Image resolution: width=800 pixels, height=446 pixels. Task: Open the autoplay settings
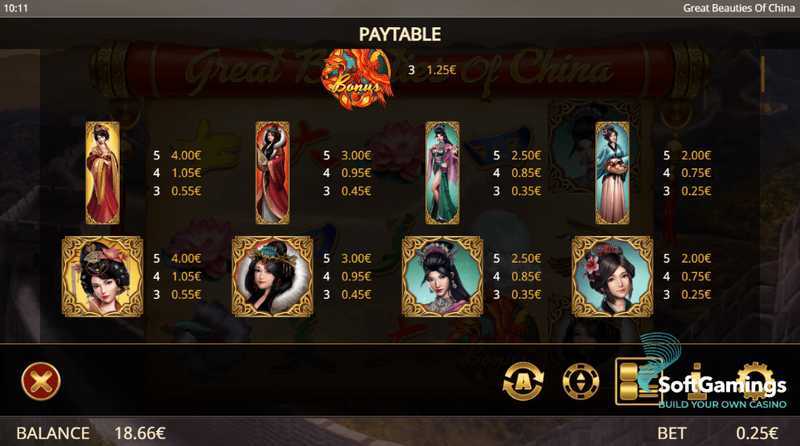tap(522, 380)
